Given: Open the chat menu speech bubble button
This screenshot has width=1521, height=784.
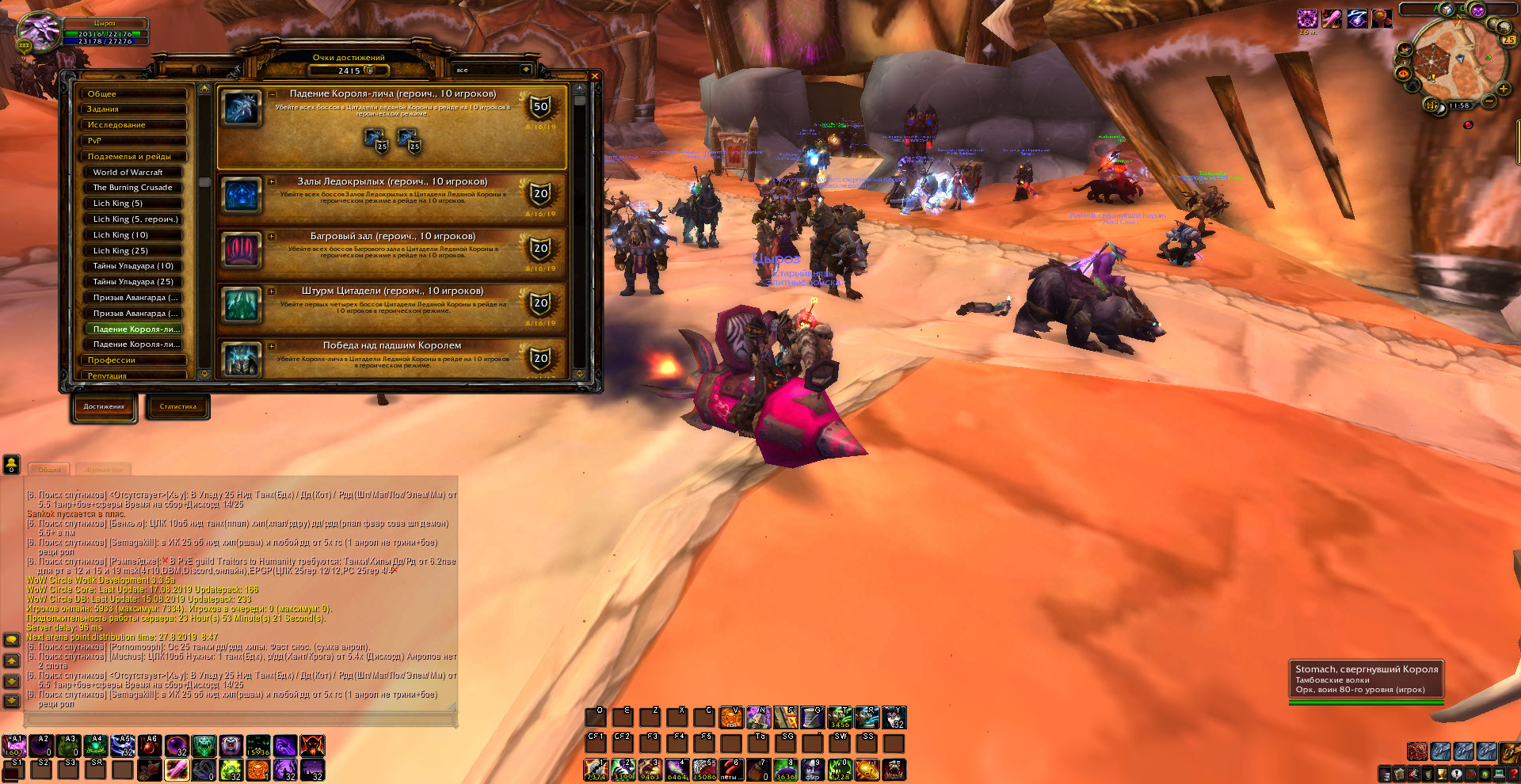Looking at the screenshot, I should pos(12,639).
